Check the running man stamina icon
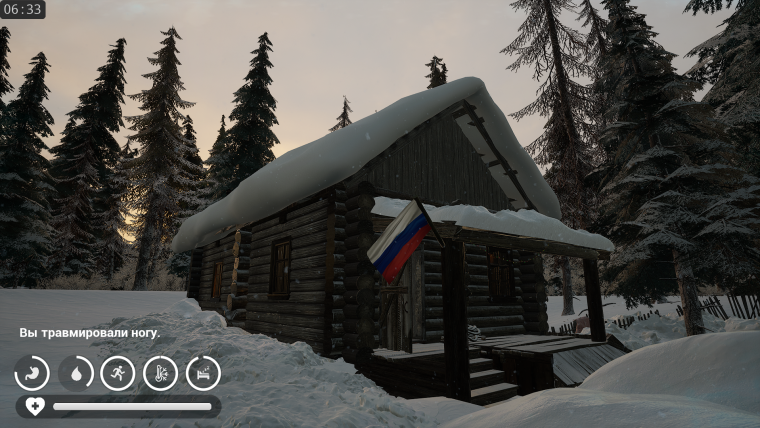The height and width of the screenshot is (428, 760). [118, 373]
